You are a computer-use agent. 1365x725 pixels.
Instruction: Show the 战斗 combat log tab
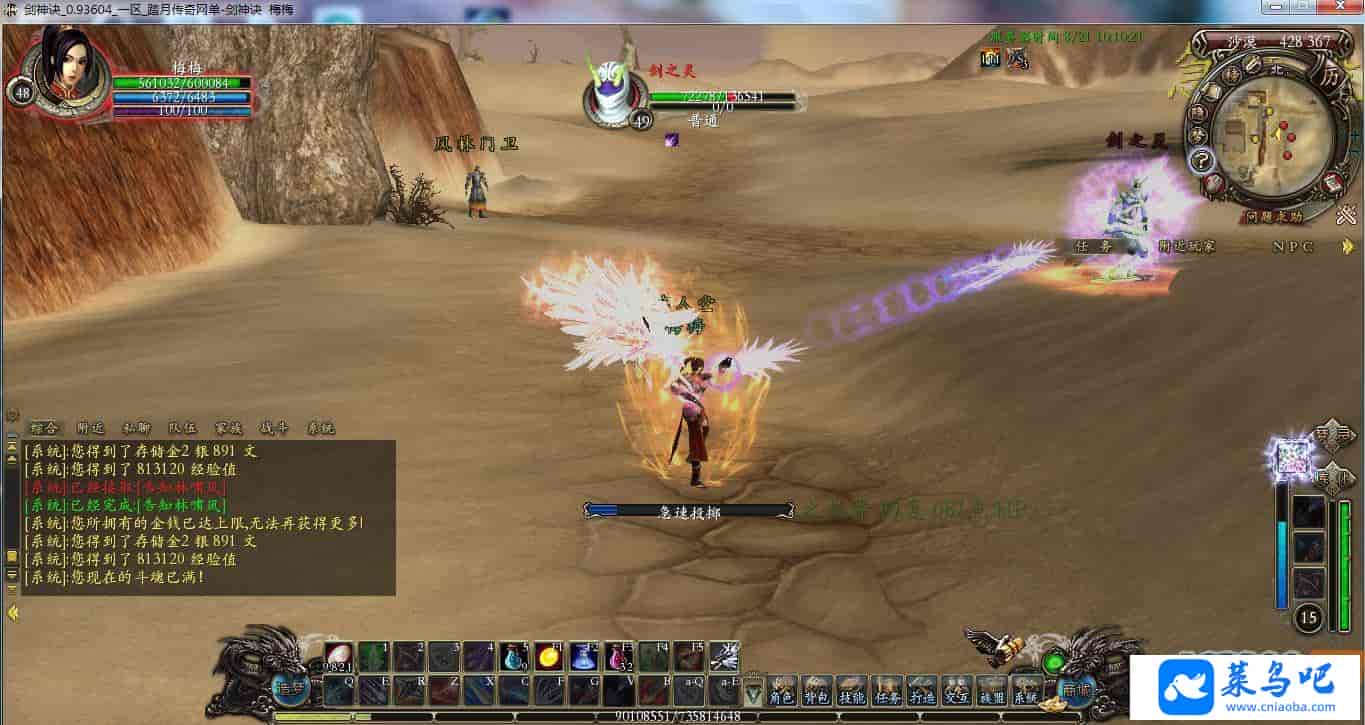(273, 428)
